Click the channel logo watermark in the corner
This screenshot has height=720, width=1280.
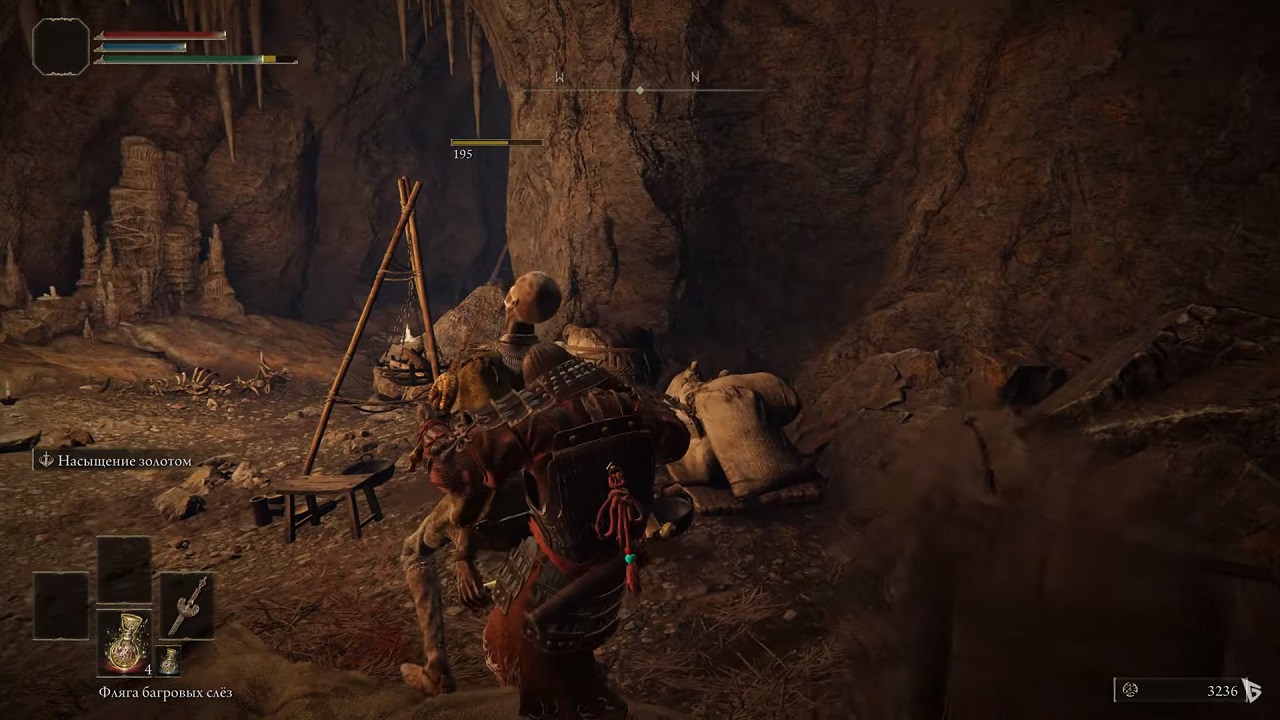[x=1251, y=690]
